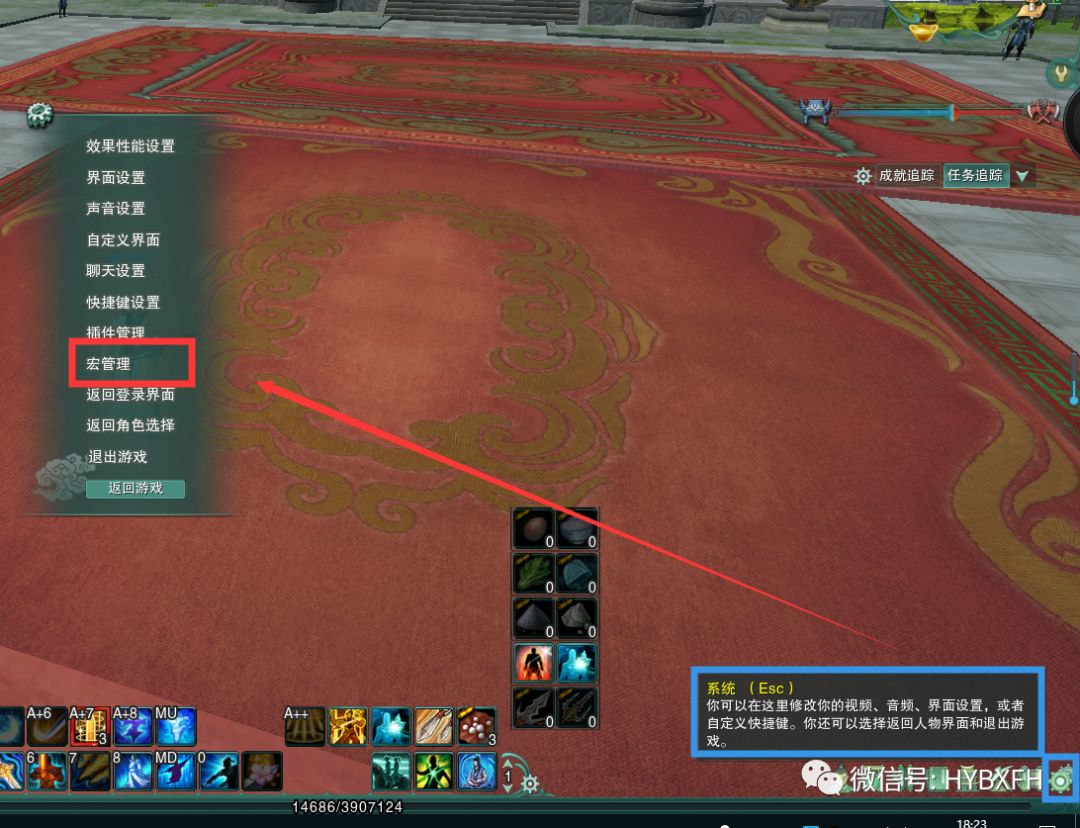
Task: Choose 退出游戏 to quit the game
Action: [x=116, y=457]
